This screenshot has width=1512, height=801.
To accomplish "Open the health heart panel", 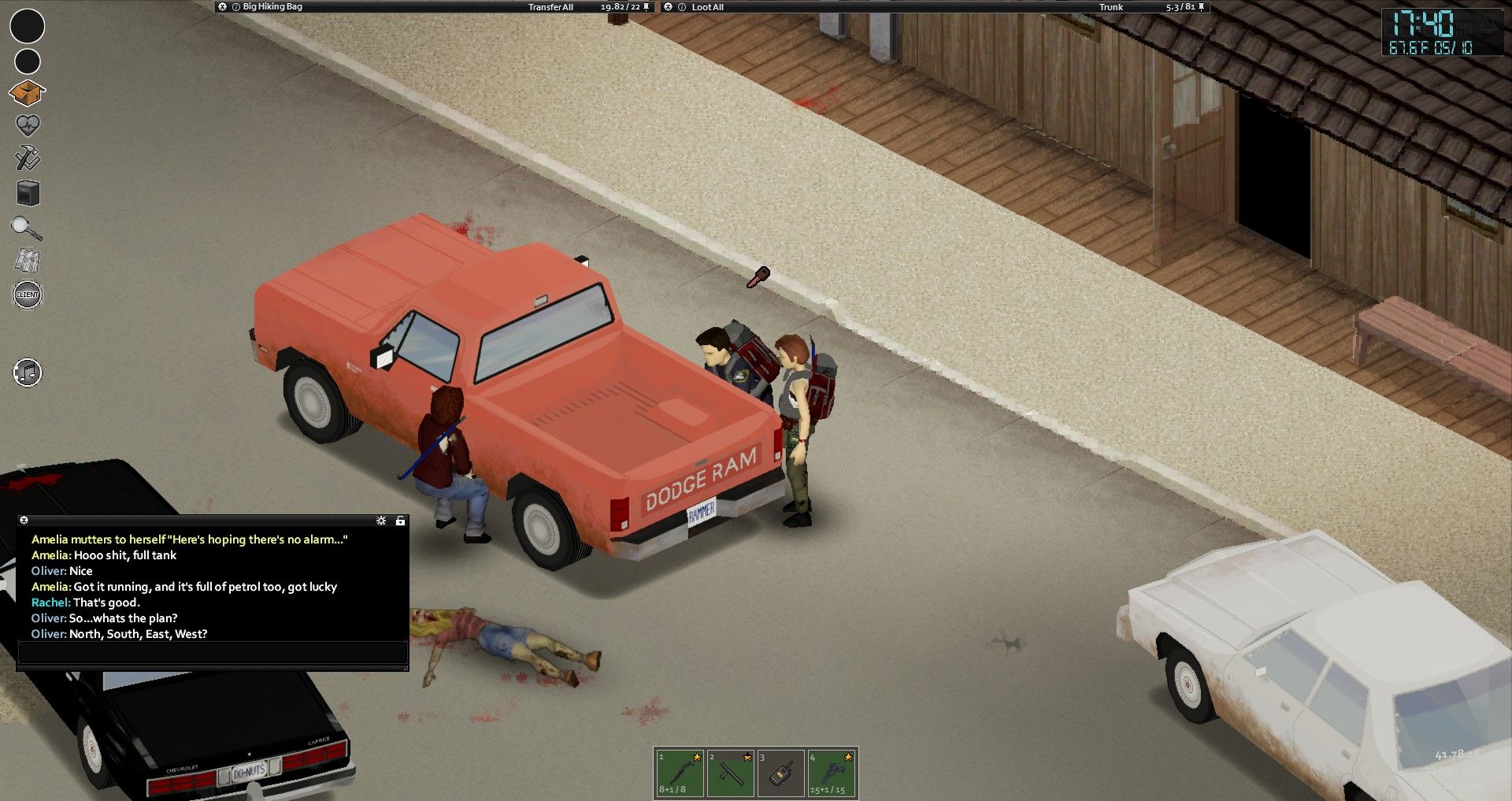I will pyautogui.click(x=28, y=125).
